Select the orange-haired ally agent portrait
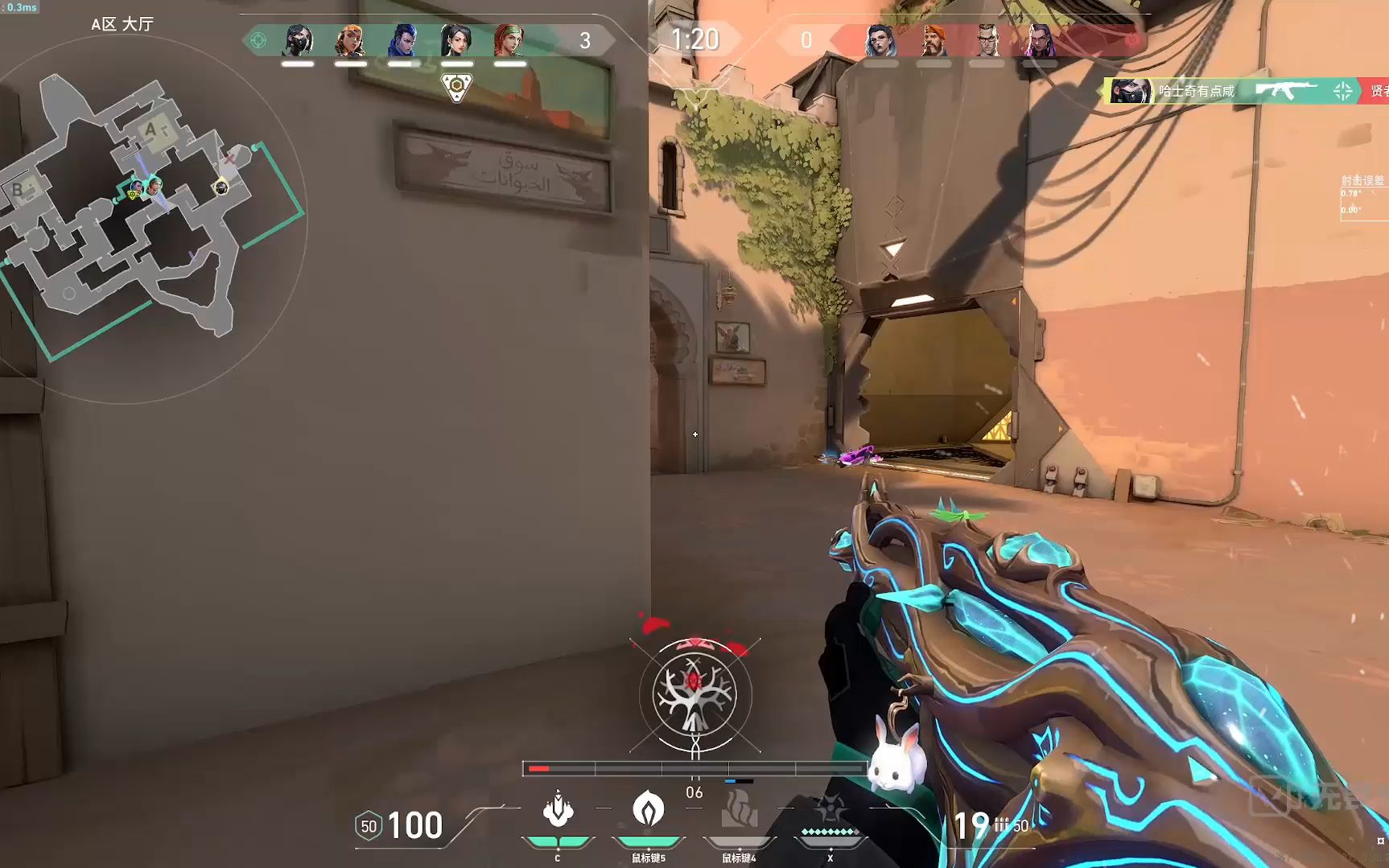 pyautogui.click(x=350, y=40)
